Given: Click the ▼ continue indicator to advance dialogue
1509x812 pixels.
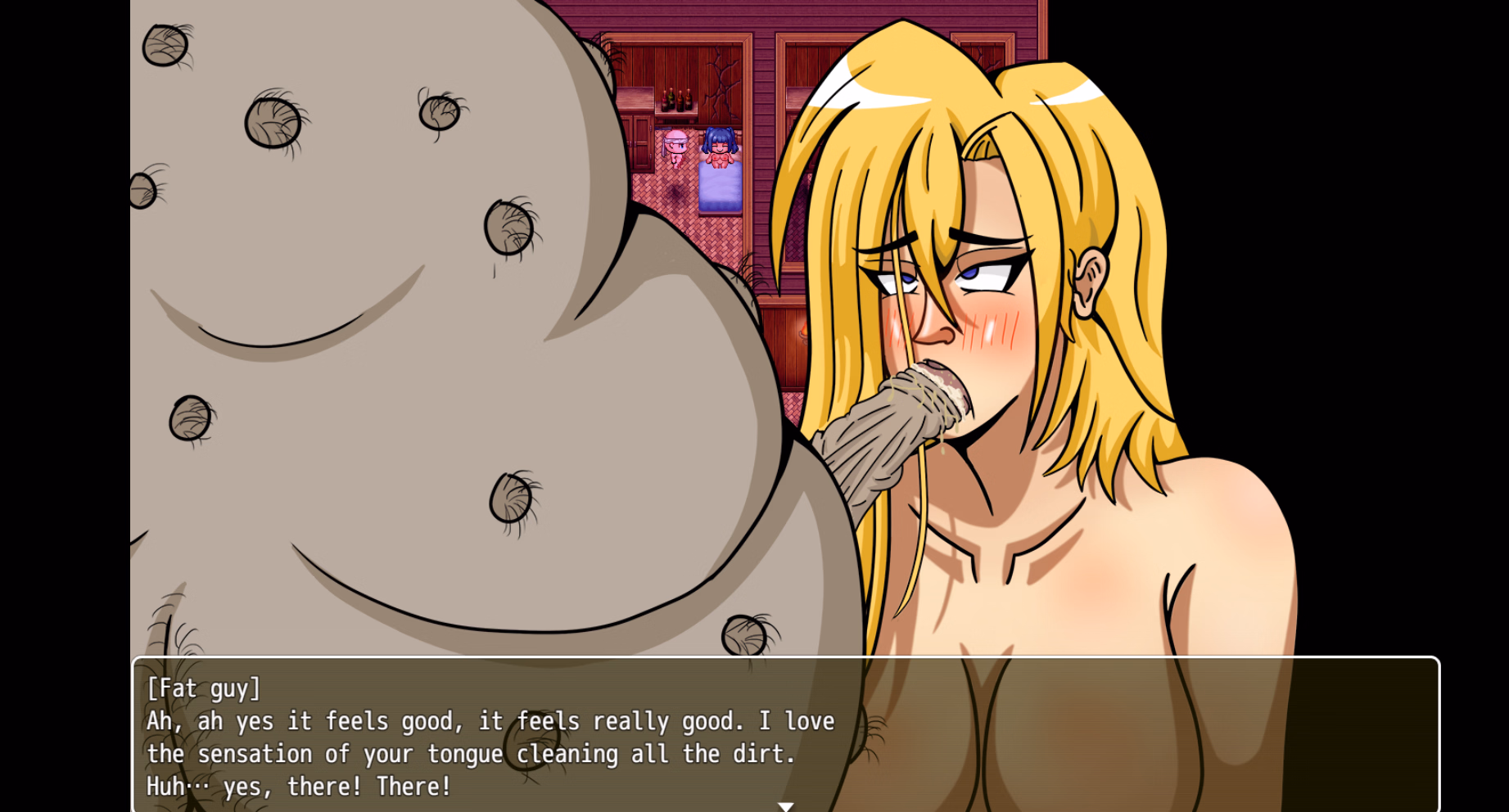Looking at the screenshot, I should [788, 805].
